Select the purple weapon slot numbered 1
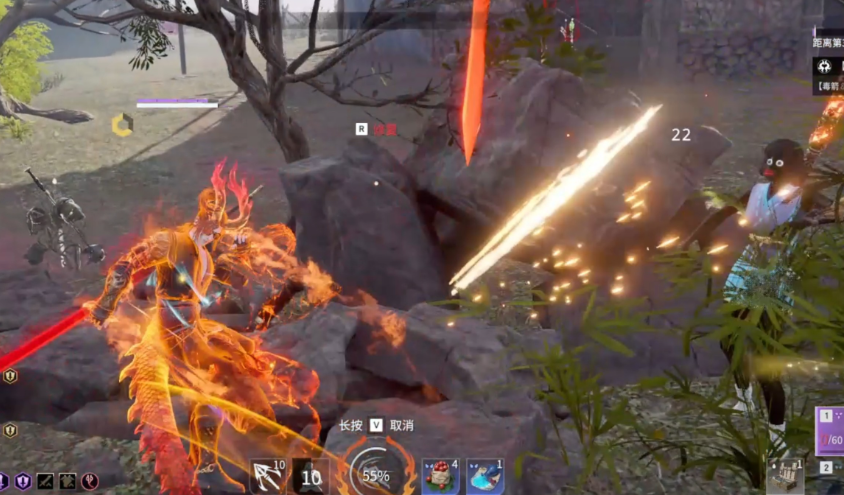The image size is (844, 495). pos(831,430)
